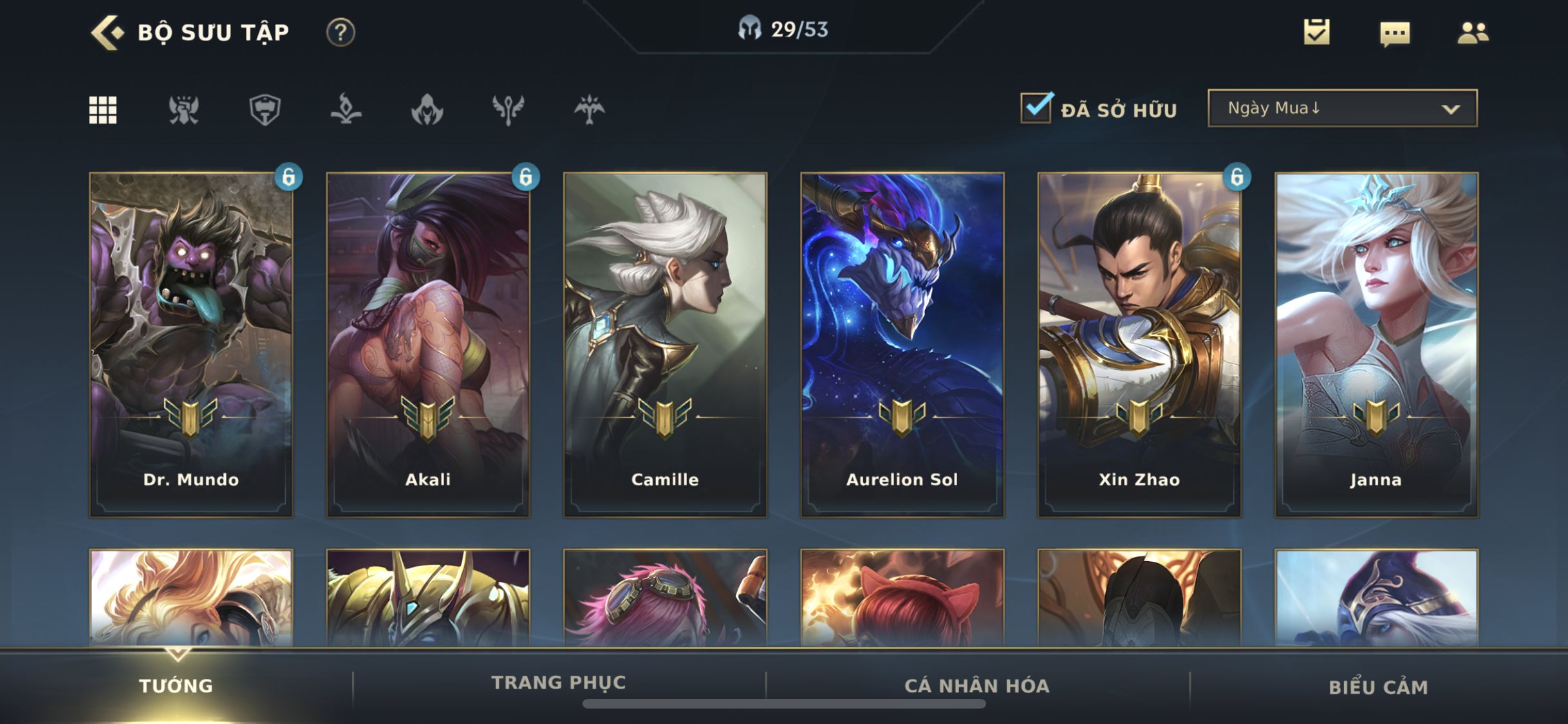Select the Dr. Mundo champion card
This screenshot has height=724, width=1568.
191,344
